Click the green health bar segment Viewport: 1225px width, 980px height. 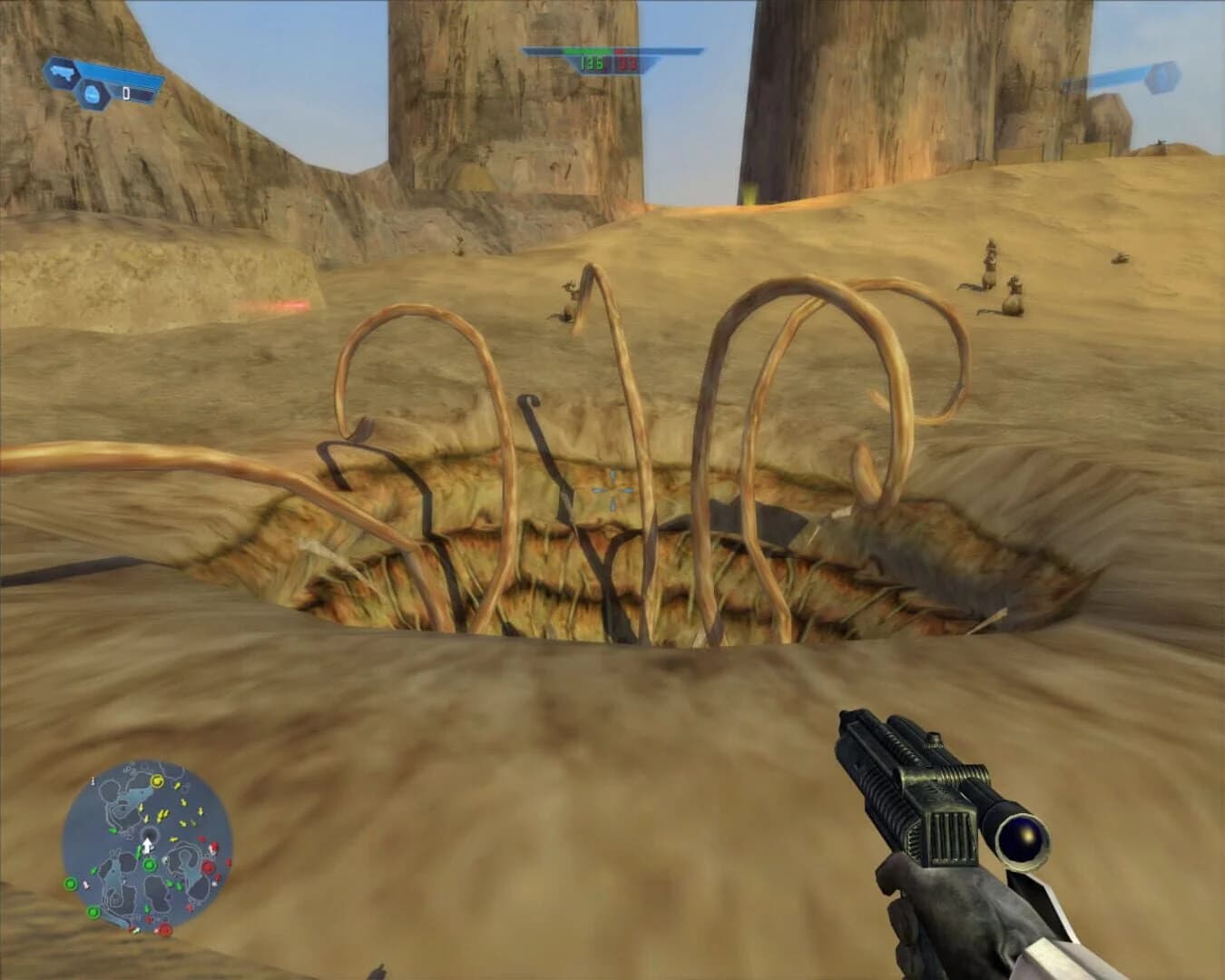587,51
